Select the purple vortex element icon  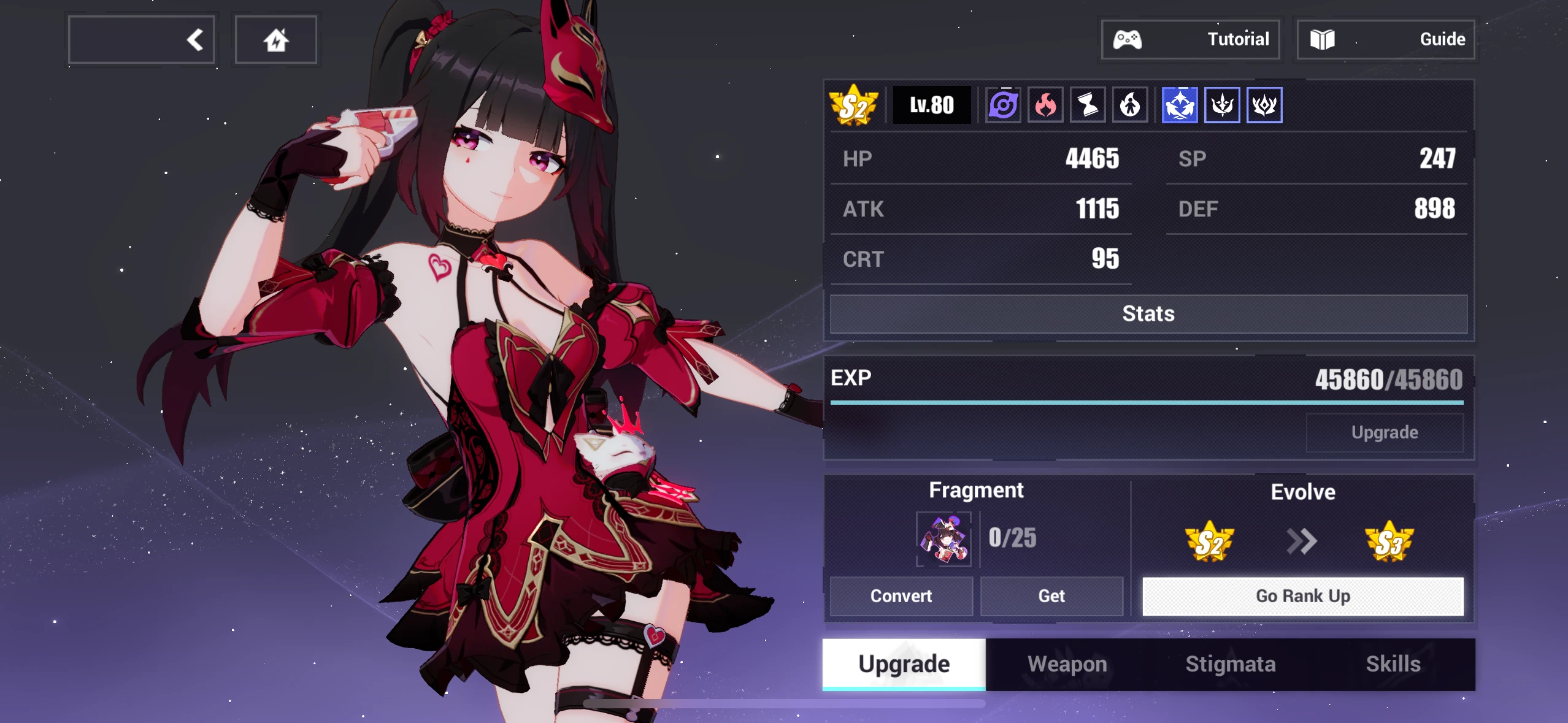pos(1004,104)
